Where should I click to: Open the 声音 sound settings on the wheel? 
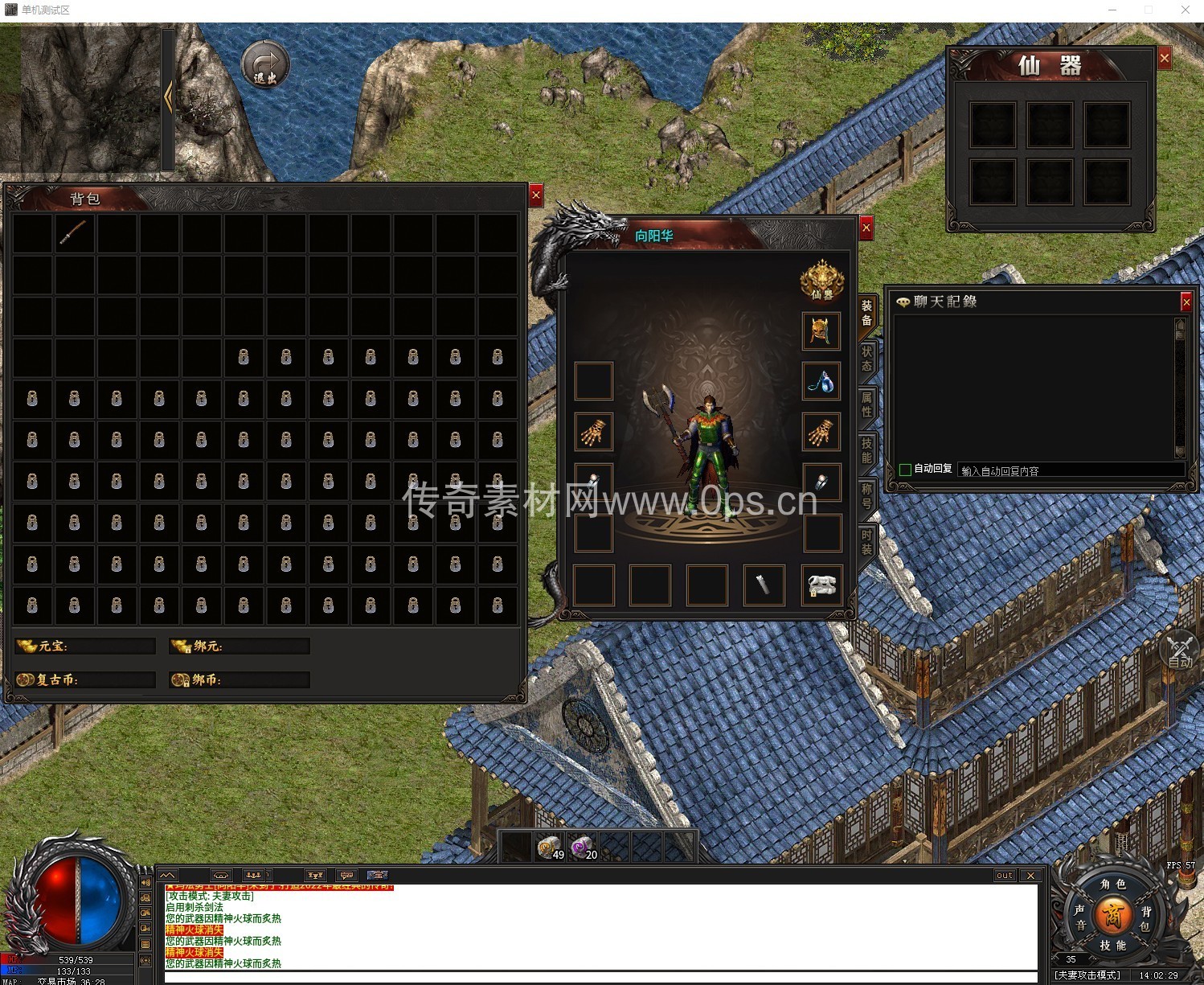[1079, 917]
